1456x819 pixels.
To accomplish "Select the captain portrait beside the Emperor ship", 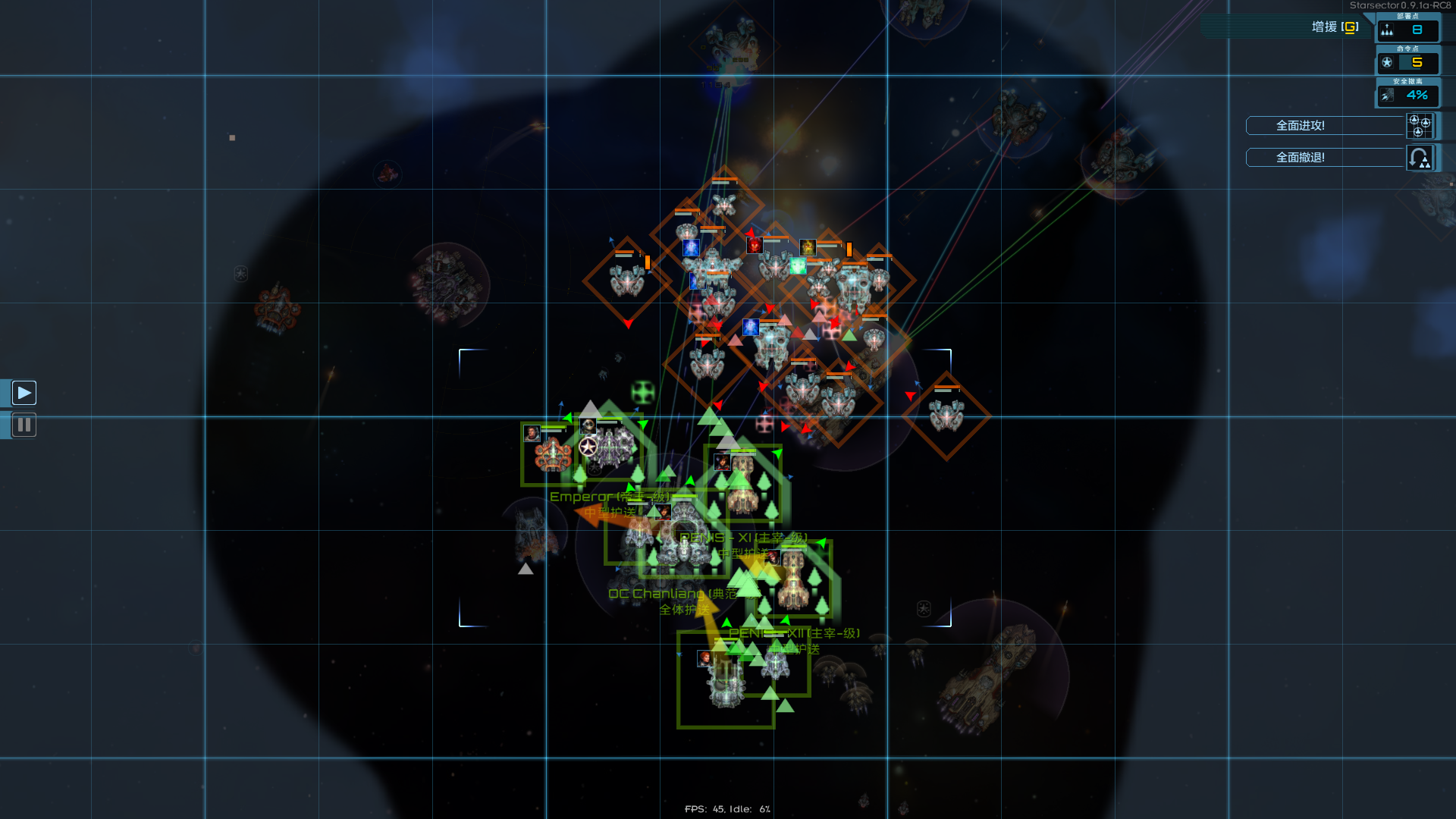I will click(x=532, y=434).
